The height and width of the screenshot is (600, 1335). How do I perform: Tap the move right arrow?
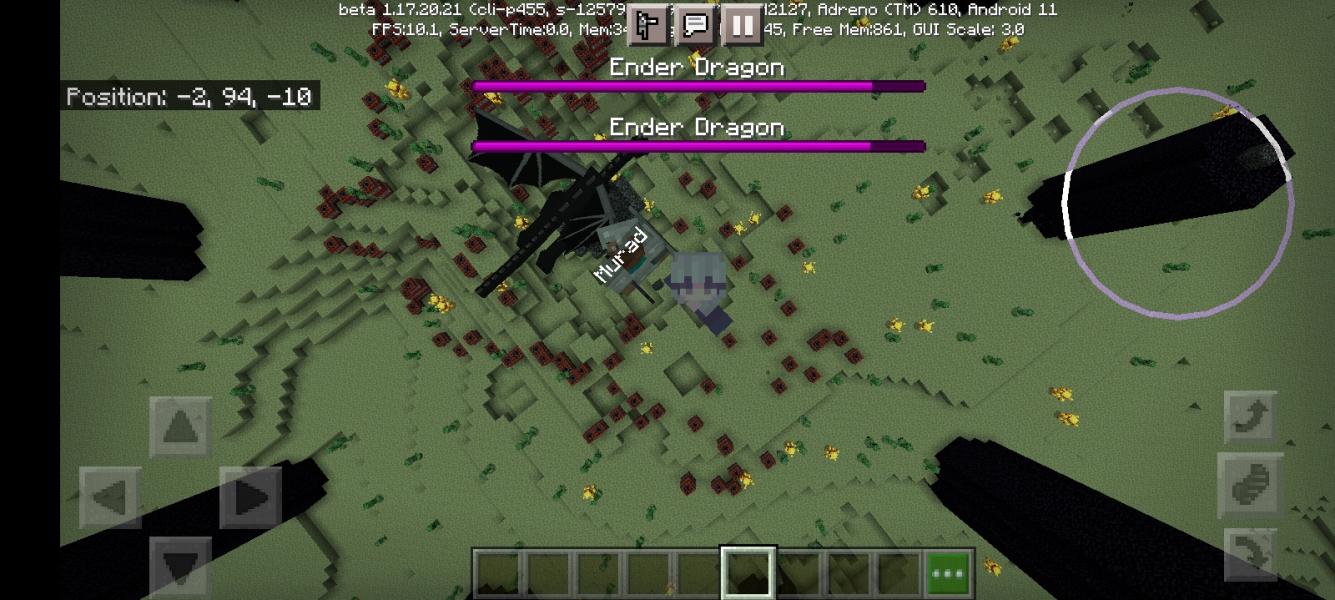point(251,497)
